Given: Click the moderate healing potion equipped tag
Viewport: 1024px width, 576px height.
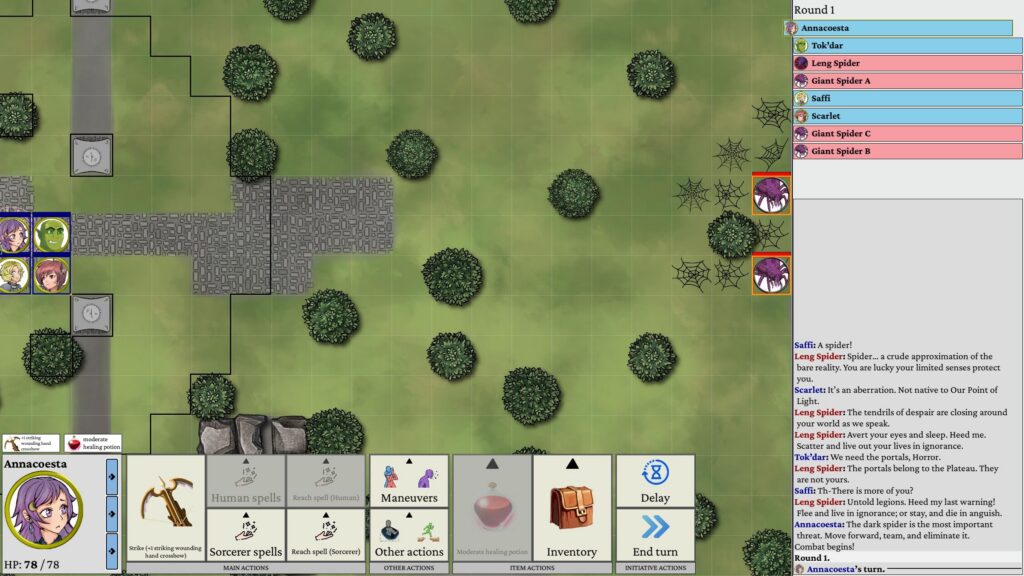Looking at the screenshot, I should pos(93,443).
